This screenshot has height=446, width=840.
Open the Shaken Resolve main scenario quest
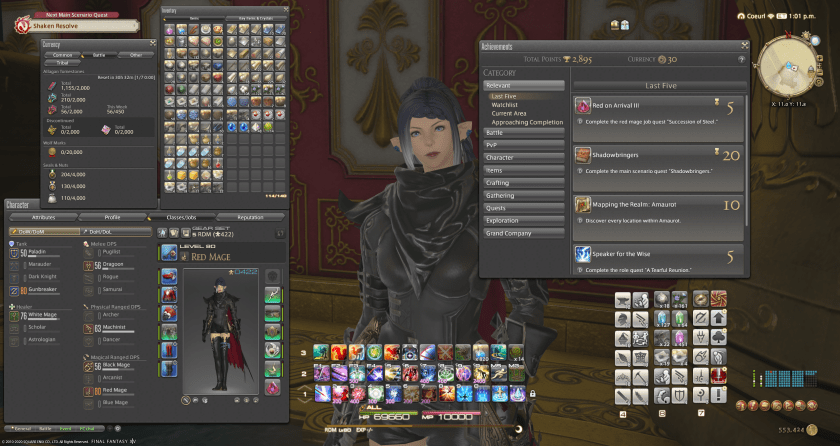(x=60, y=28)
